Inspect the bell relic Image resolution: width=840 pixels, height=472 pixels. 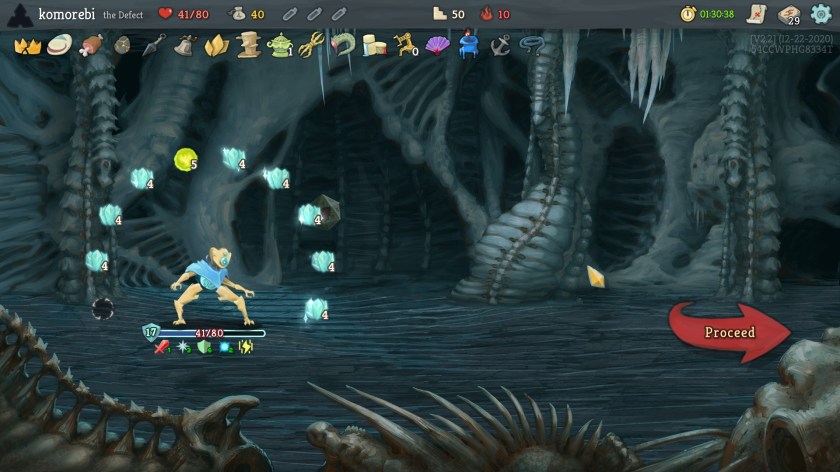184,46
